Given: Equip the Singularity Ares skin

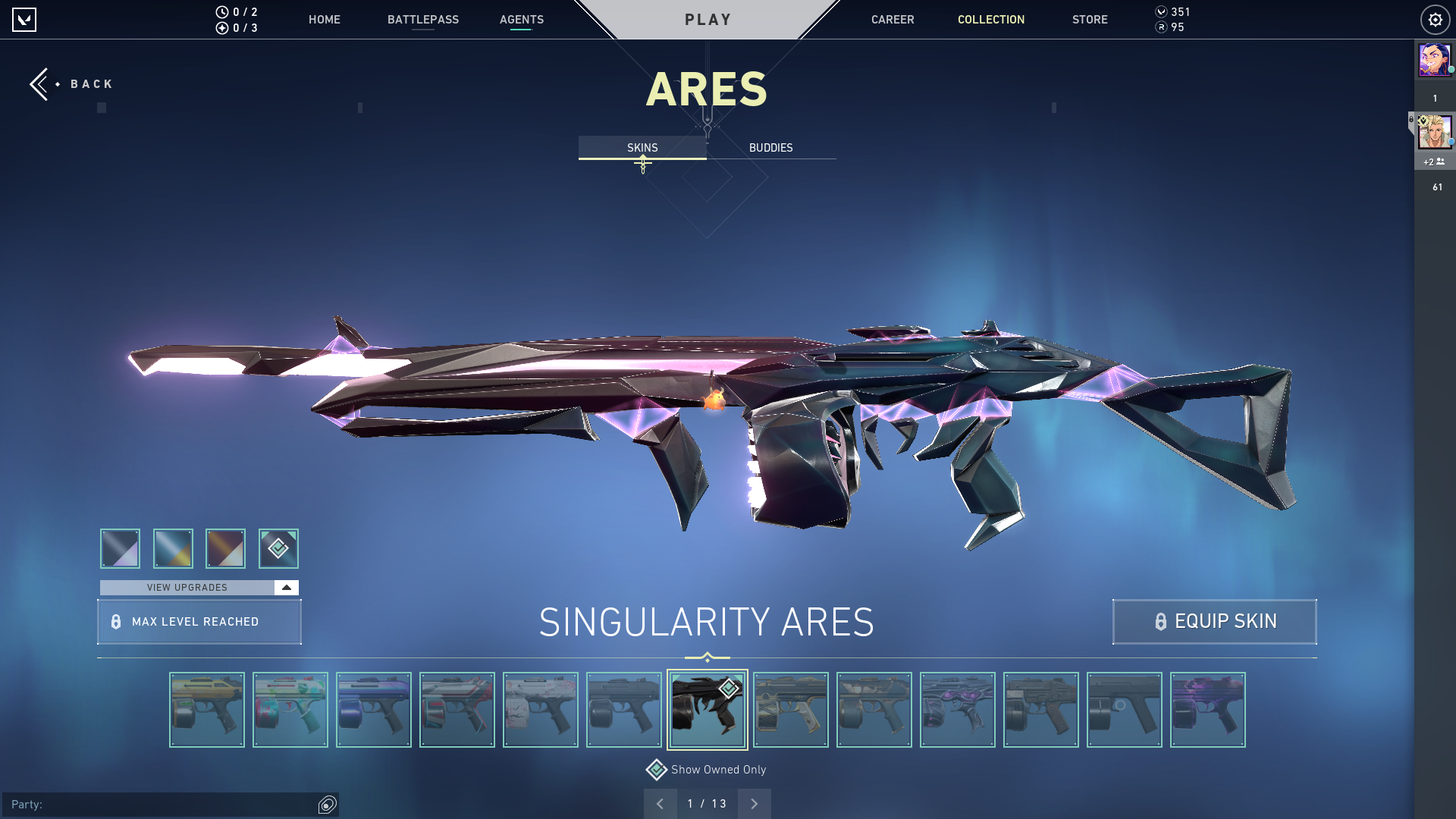Looking at the screenshot, I should (1214, 621).
